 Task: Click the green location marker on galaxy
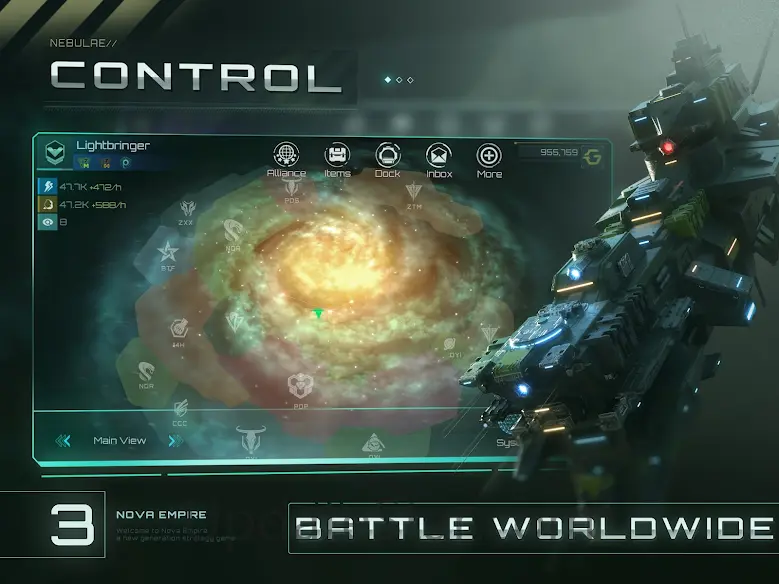click(x=318, y=314)
